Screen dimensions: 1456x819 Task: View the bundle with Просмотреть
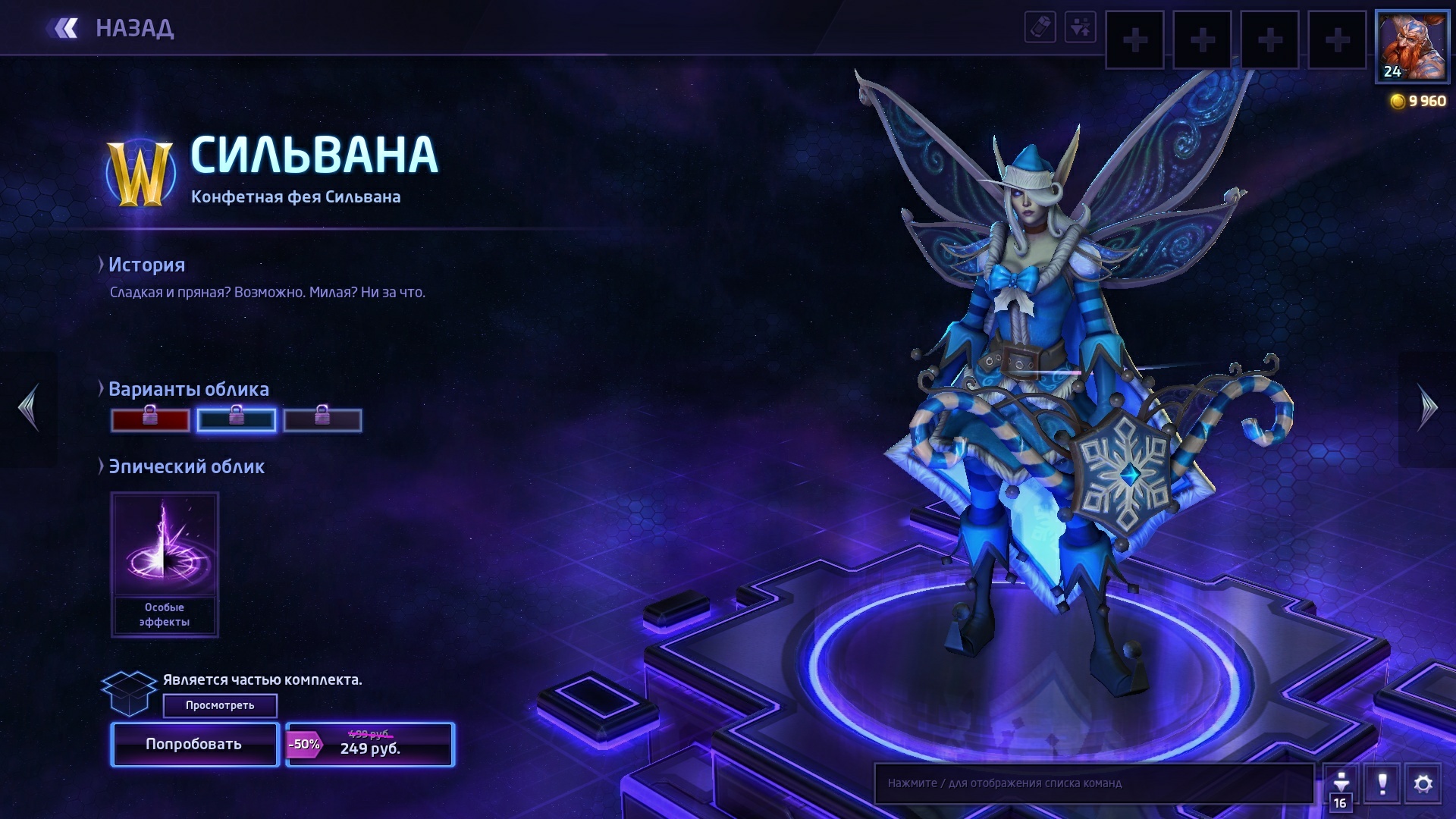coord(220,705)
